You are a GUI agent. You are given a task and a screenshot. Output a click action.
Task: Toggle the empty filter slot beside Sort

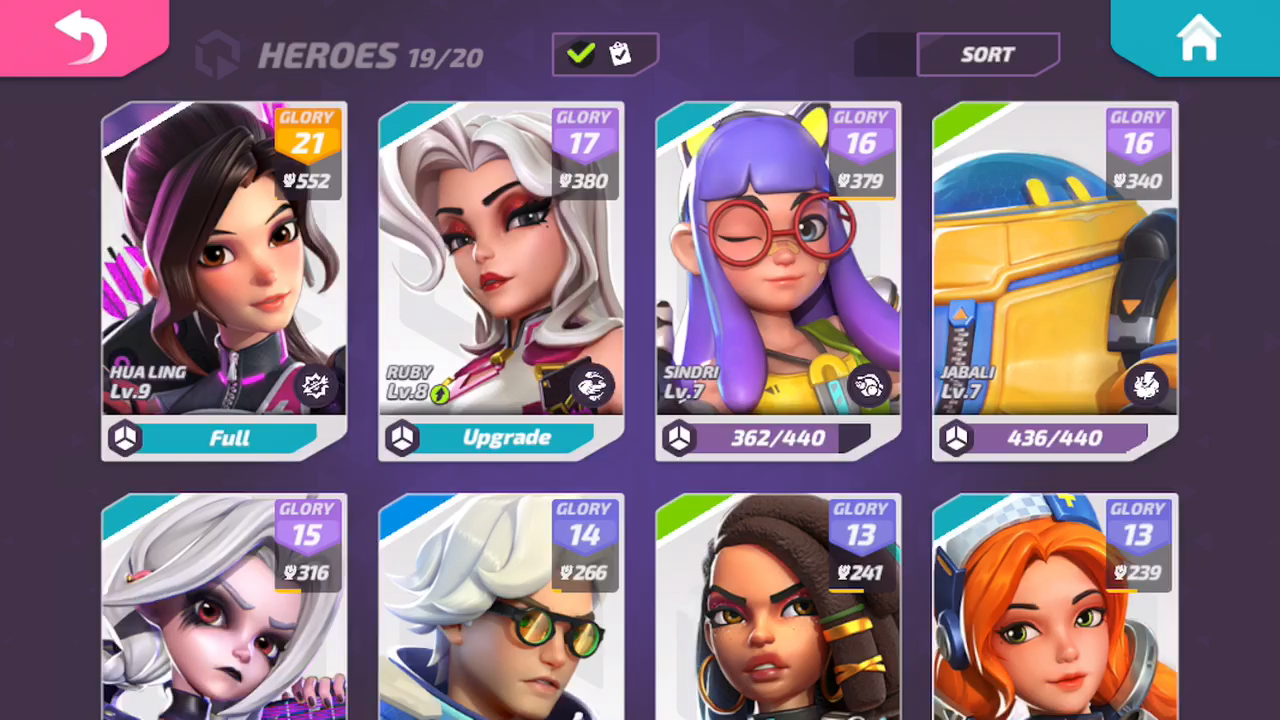pos(886,55)
